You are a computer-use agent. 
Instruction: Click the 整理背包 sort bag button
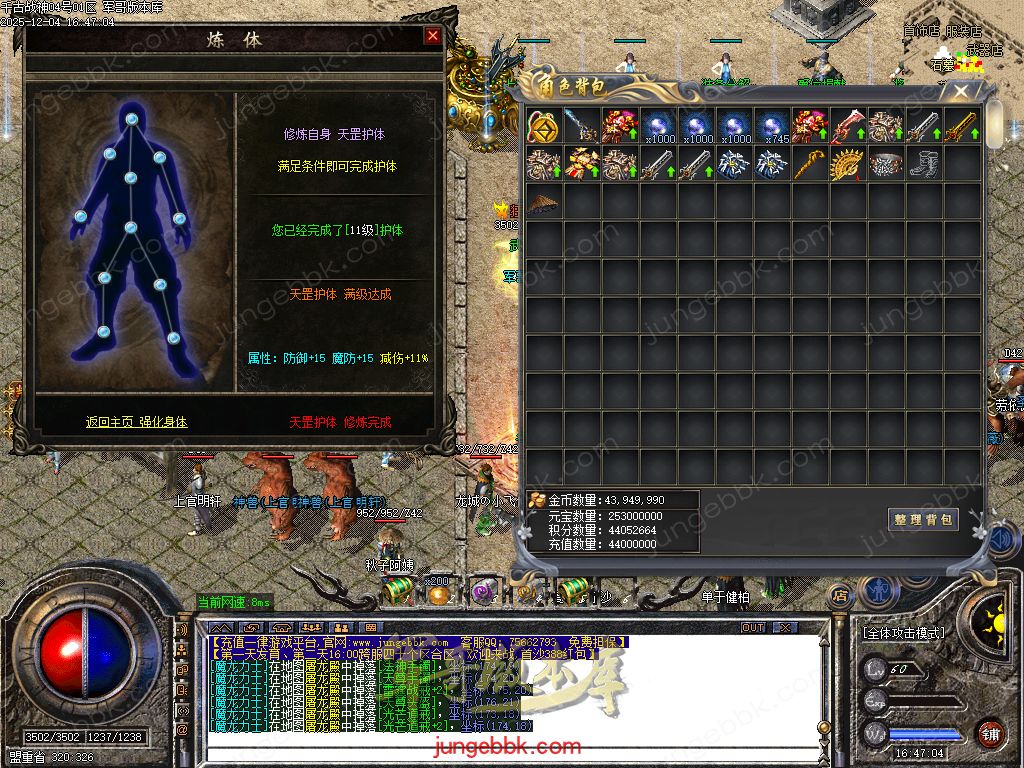click(922, 519)
